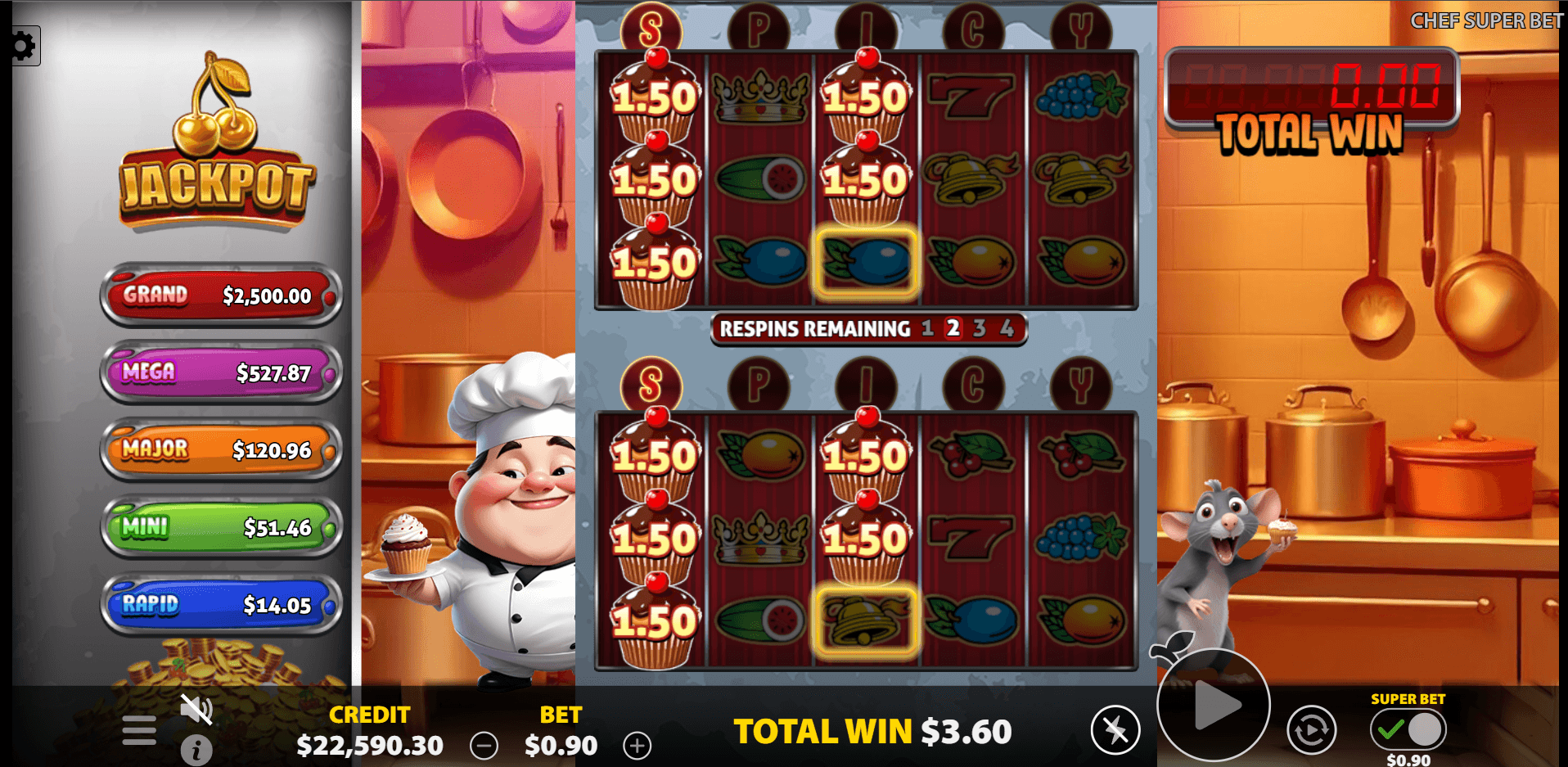The image size is (1568, 767).
Task: Decrease the bet with minus button
Action: [484, 746]
